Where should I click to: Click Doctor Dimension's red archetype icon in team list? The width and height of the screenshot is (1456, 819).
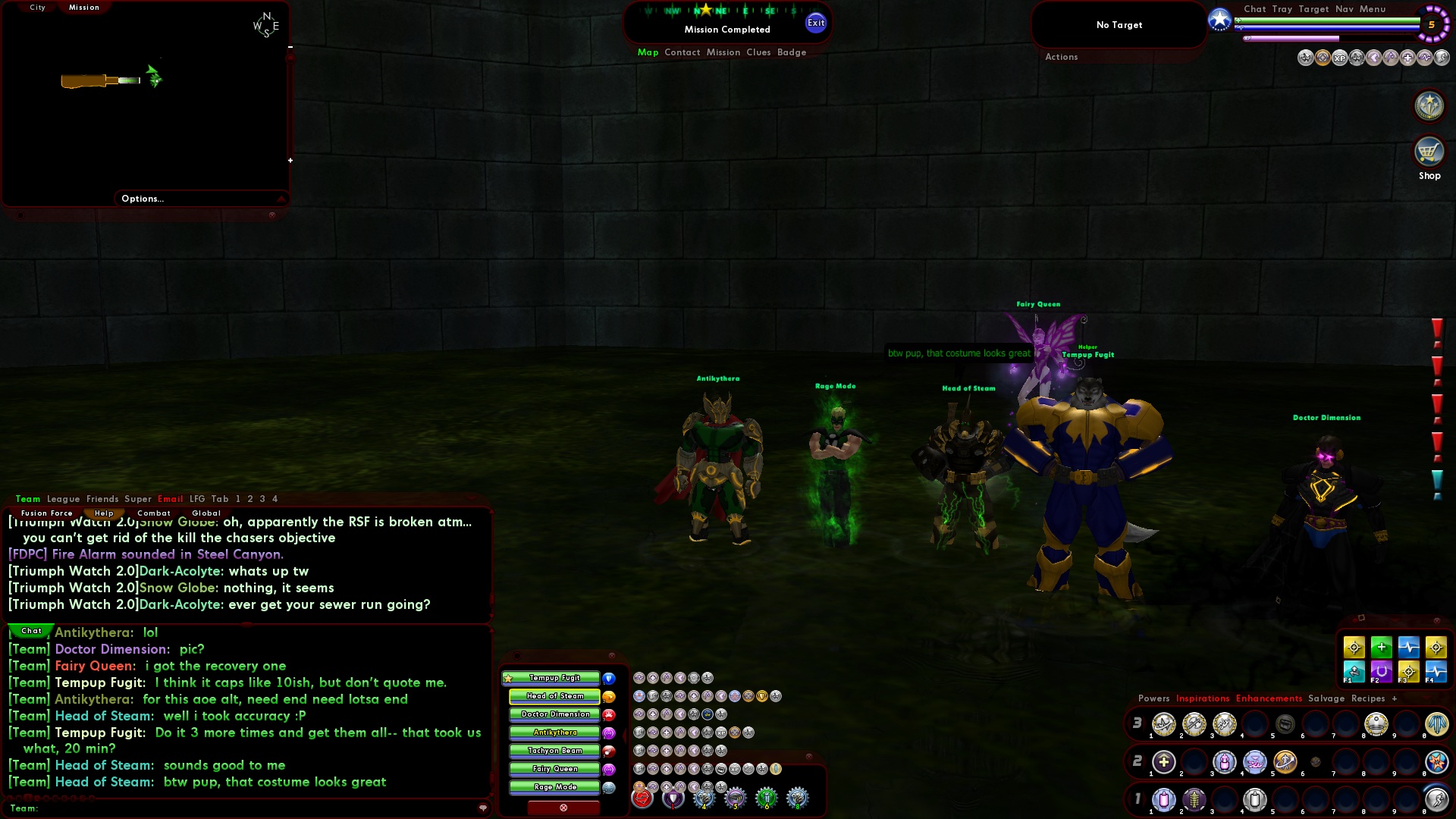point(609,715)
